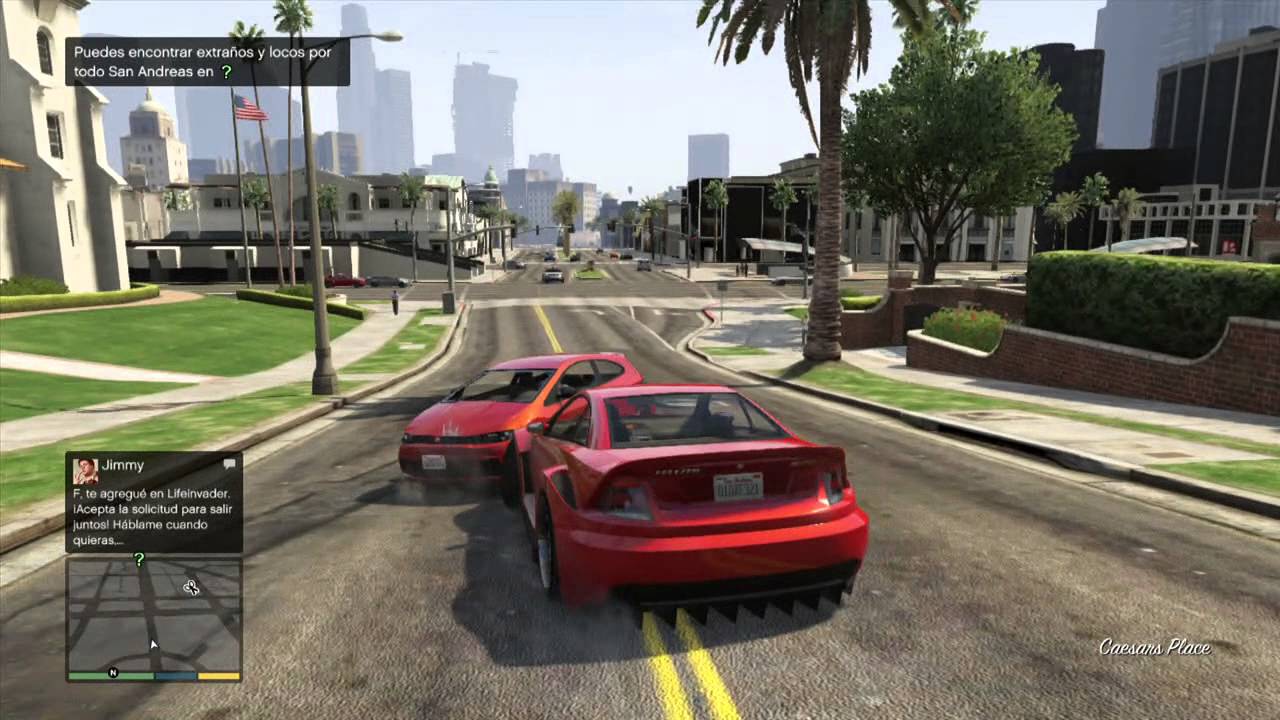Click the minimap area

[x=153, y=615]
